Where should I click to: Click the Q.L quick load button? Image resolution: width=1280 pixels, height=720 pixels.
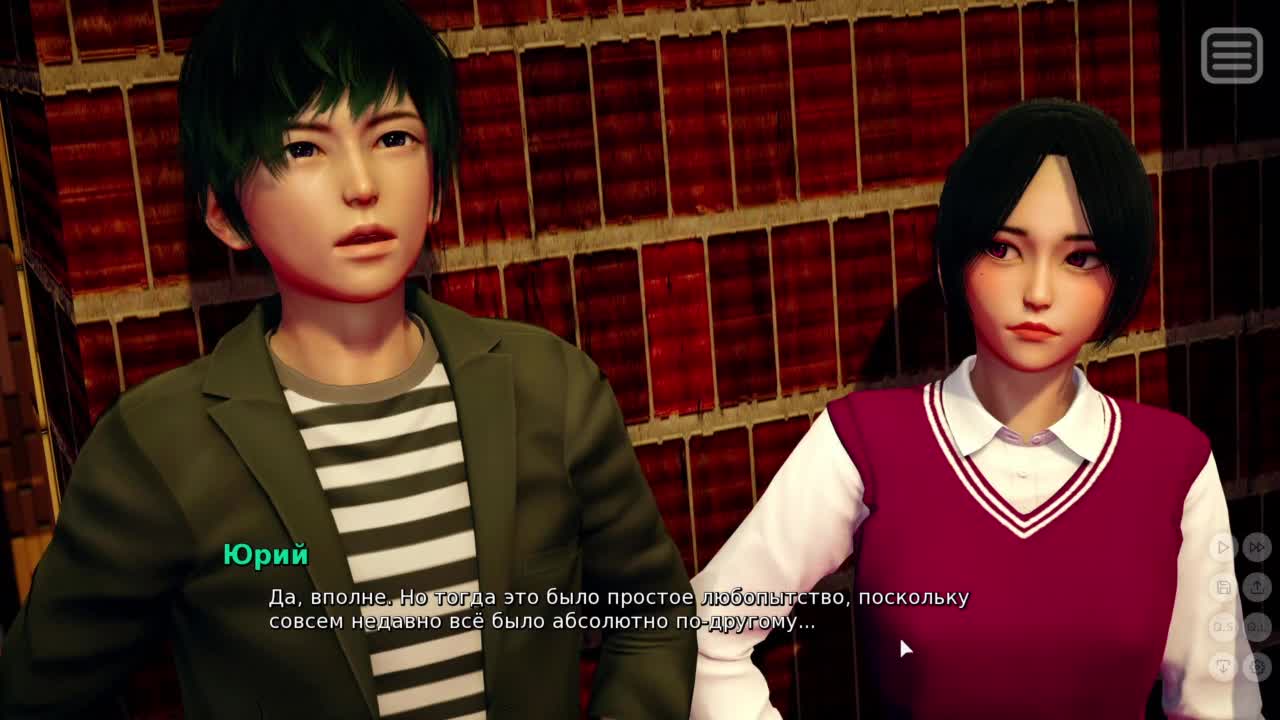click(x=1257, y=627)
